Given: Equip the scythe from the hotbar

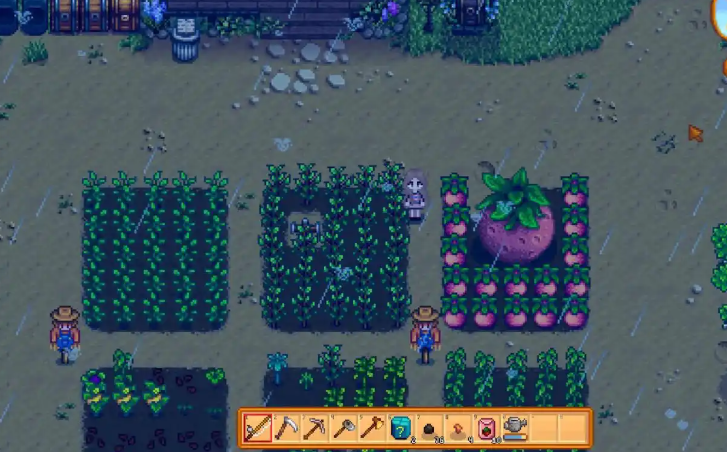Looking at the screenshot, I should click(286, 428).
